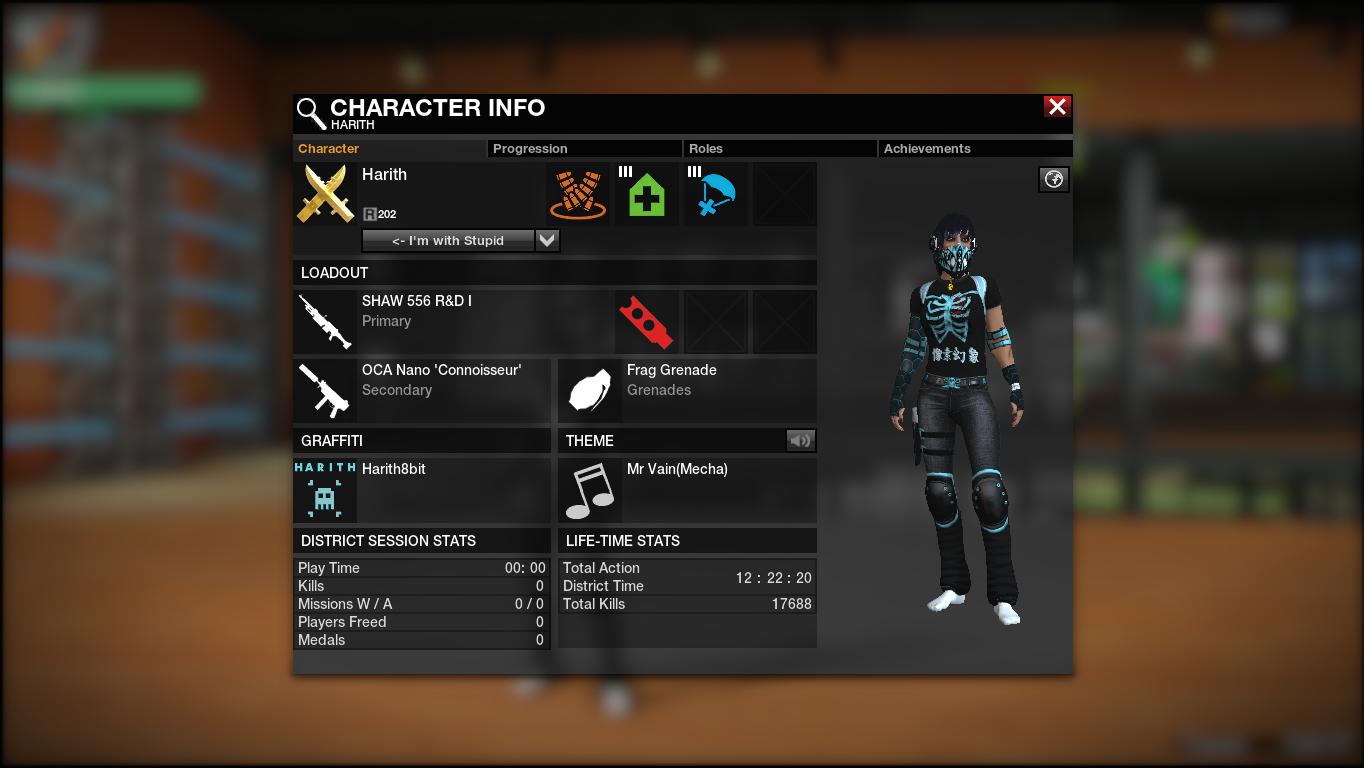Toggle the theme speaker button
This screenshot has height=768, width=1364.
pos(800,440)
